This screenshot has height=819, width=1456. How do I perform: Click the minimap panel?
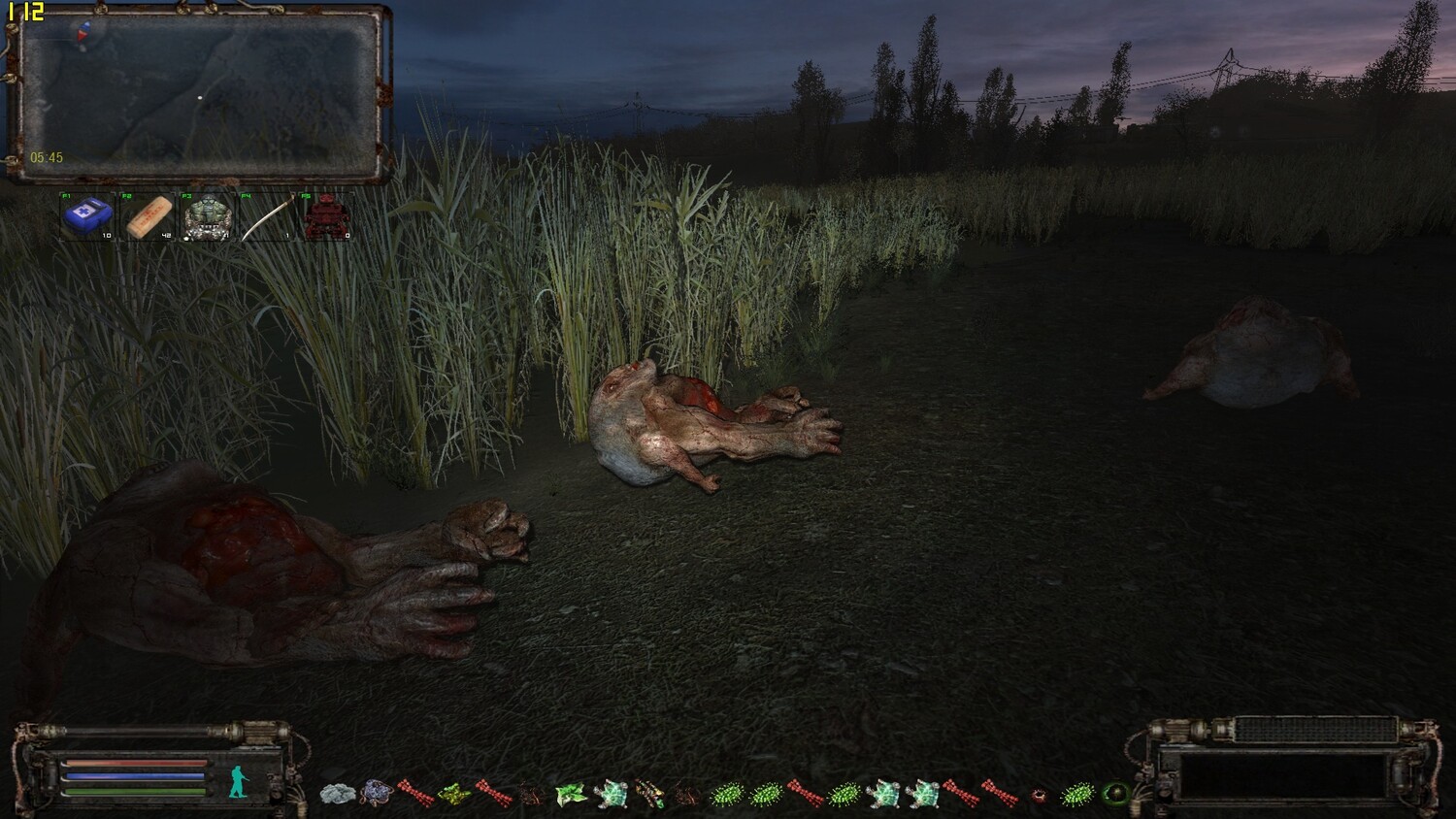pyautogui.click(x=199, y=94)
